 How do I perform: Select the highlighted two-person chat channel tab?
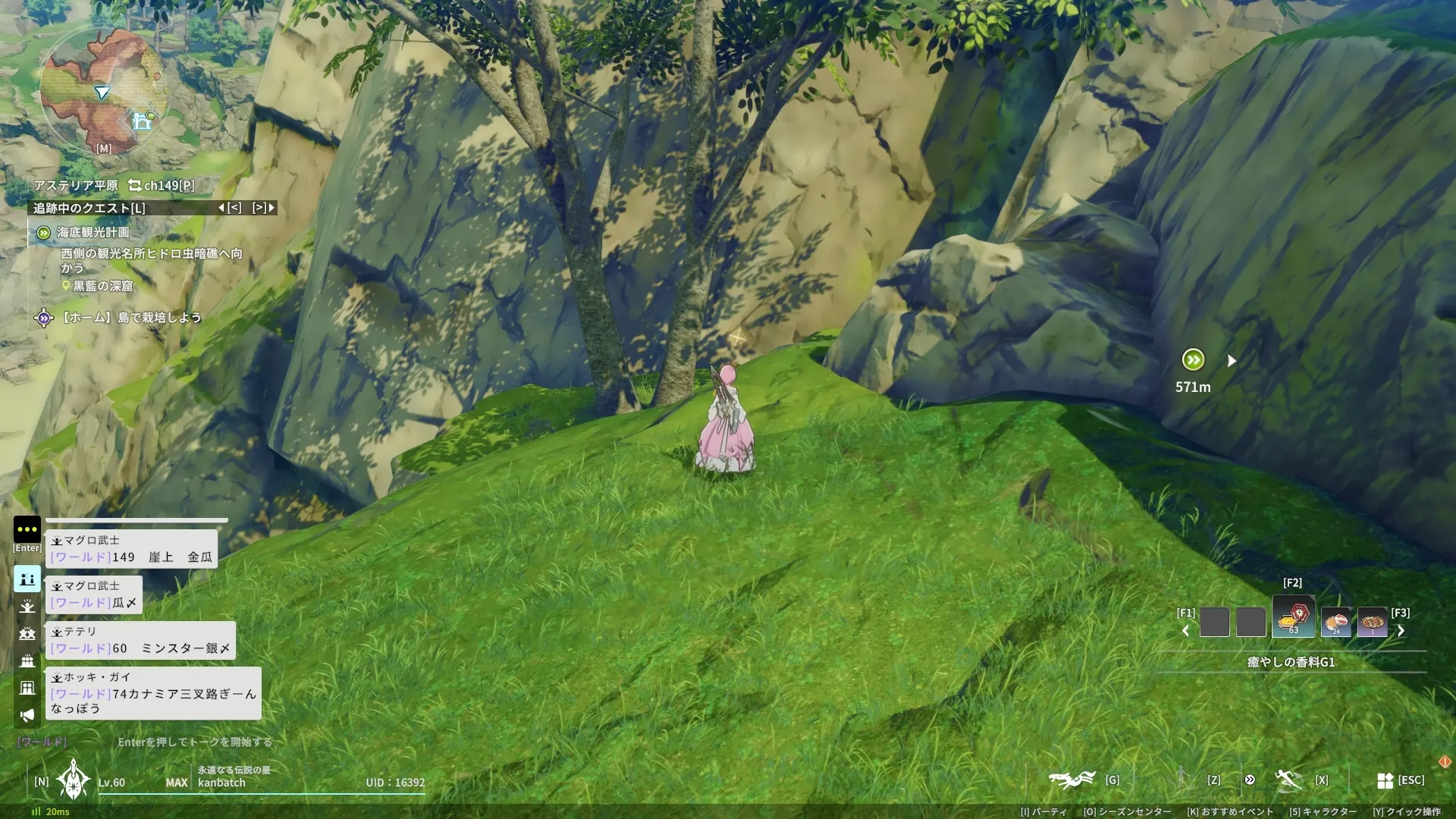[x=27, y=579]
